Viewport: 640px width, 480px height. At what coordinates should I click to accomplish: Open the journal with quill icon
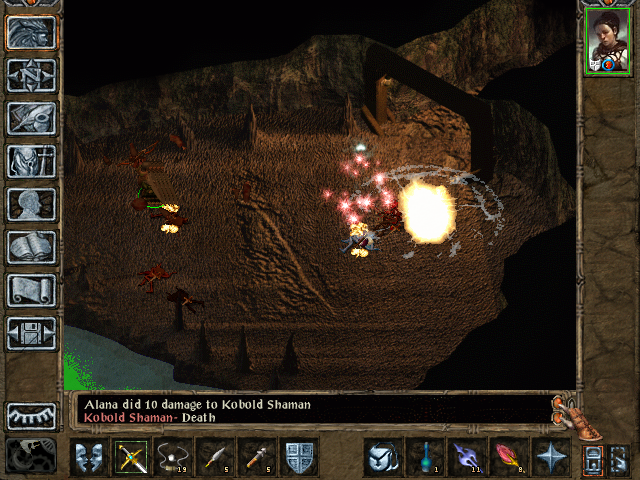(x=31, y=117)
